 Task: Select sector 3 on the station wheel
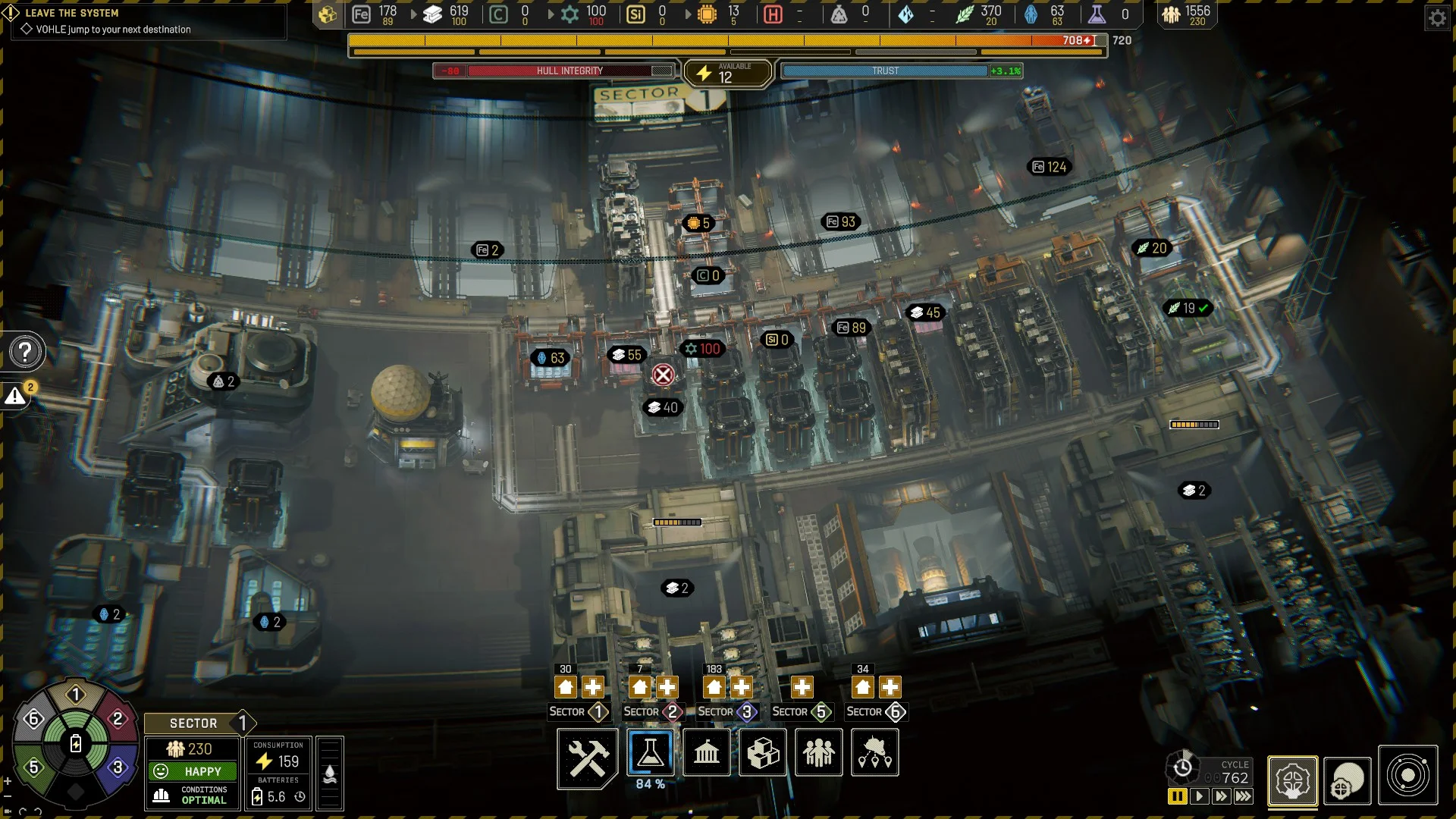[117, 767]
